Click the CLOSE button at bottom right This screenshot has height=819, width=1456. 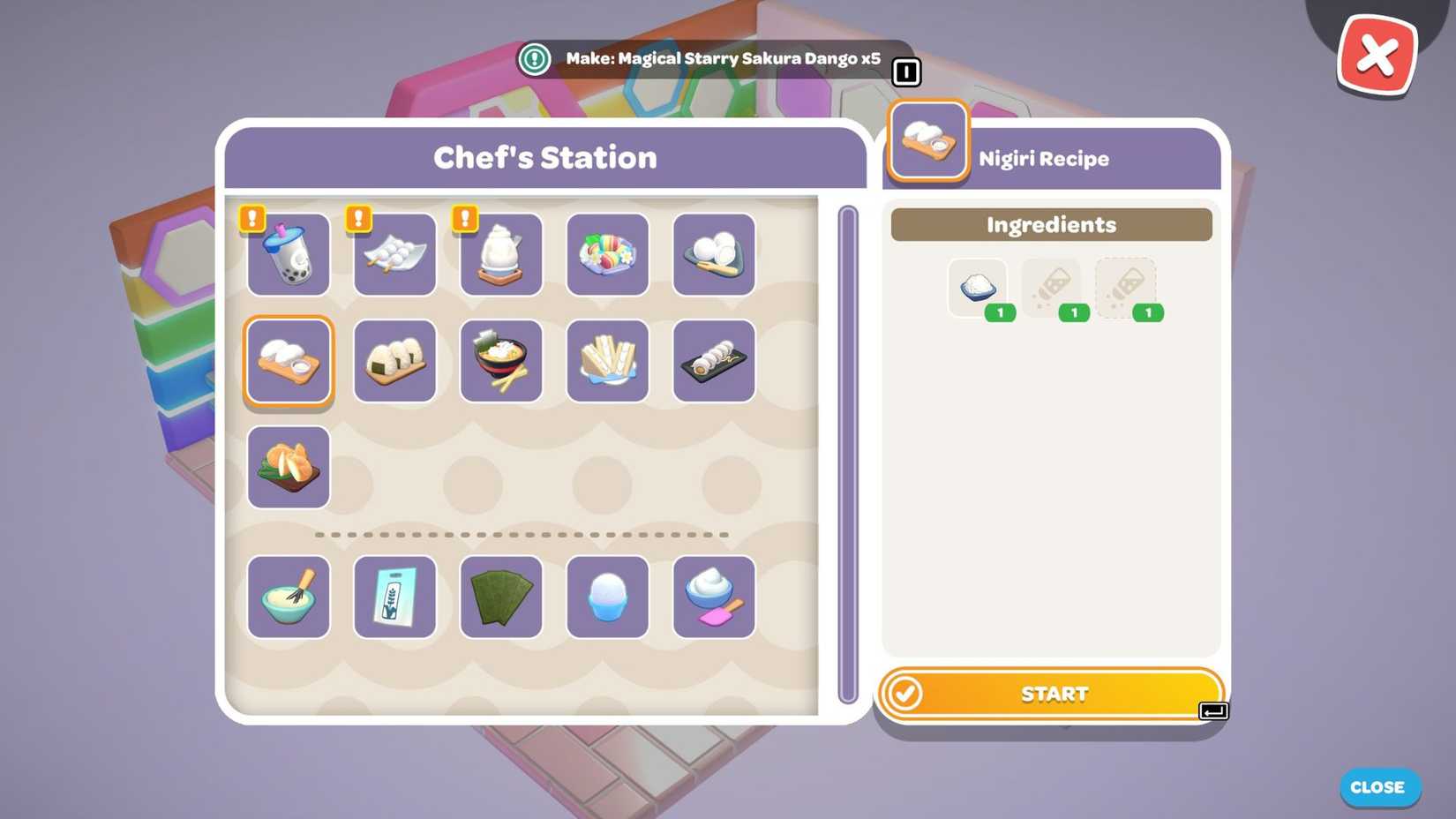[1379, 787]
